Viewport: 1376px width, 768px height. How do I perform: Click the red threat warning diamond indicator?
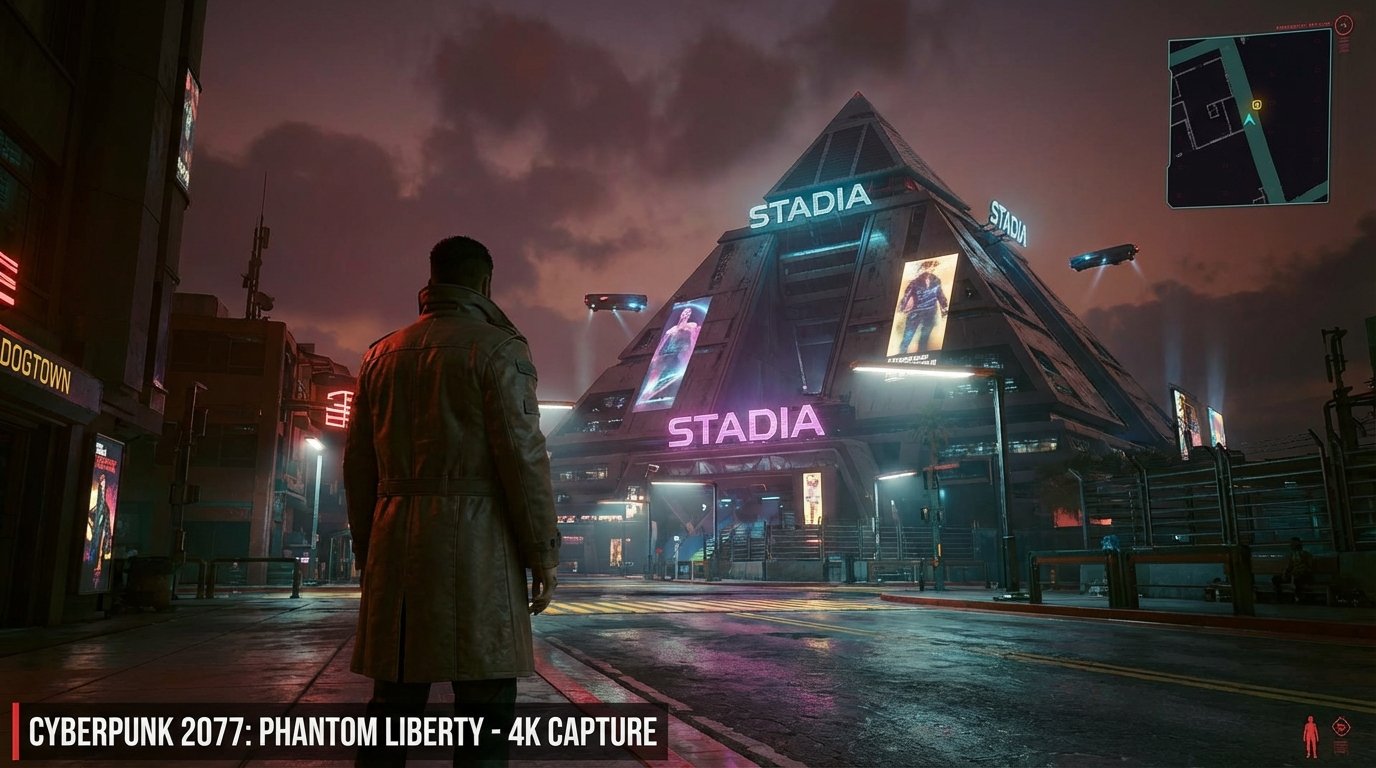pyautogui.click(x=1341, y=727)
